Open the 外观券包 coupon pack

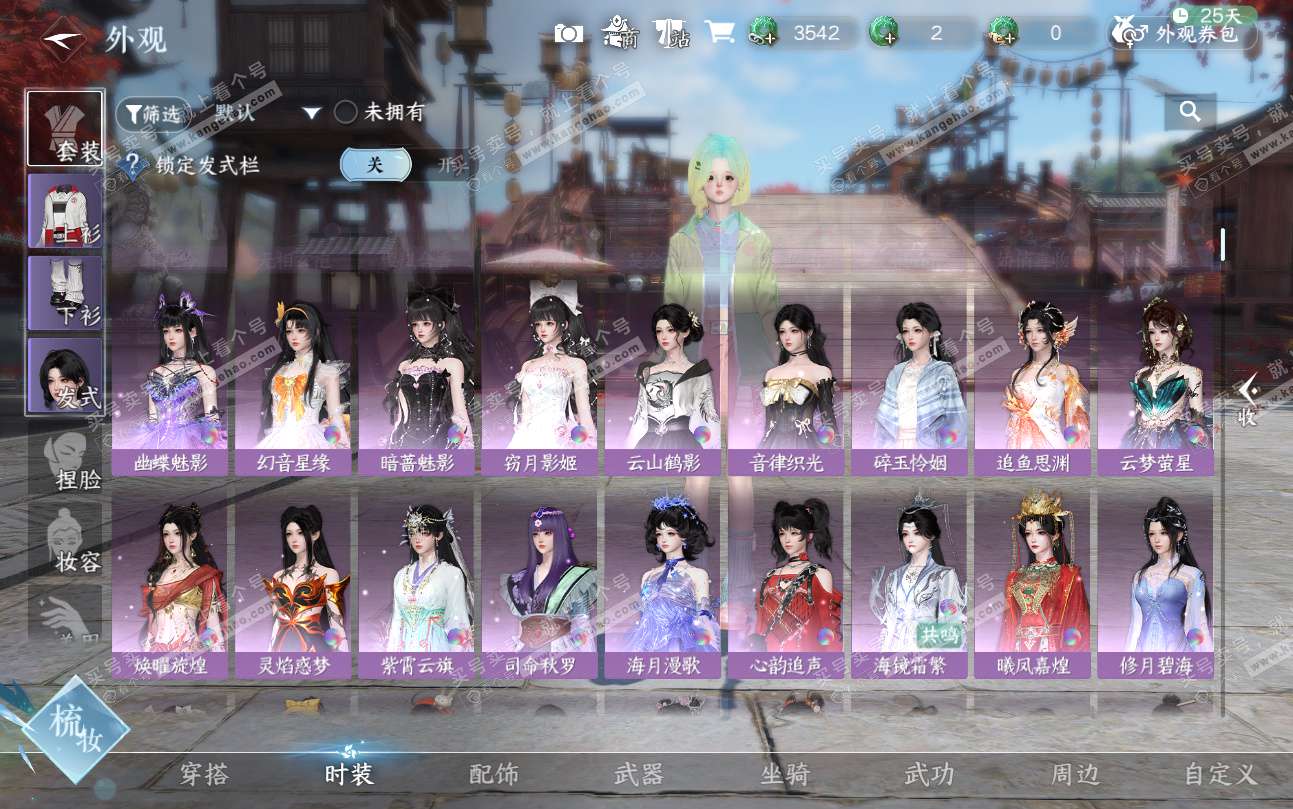coord(1183,34)
